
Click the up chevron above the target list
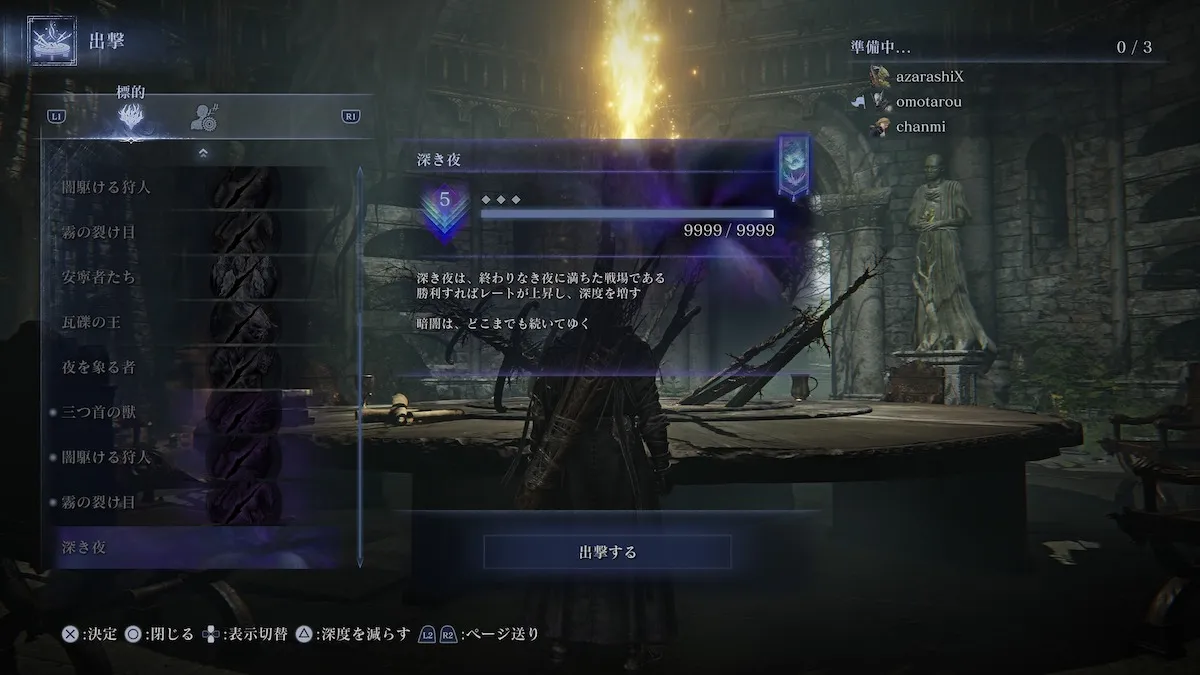tap(203, 153)
